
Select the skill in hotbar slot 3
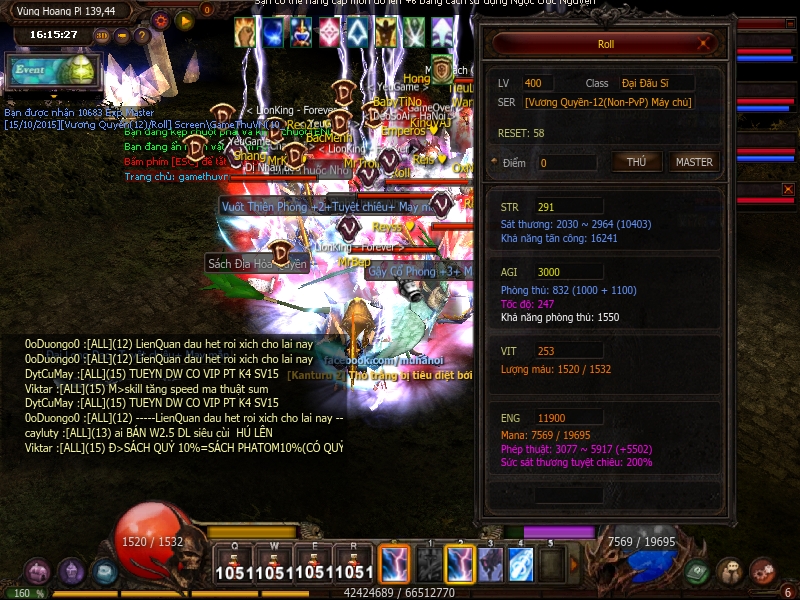click(490, 565)
